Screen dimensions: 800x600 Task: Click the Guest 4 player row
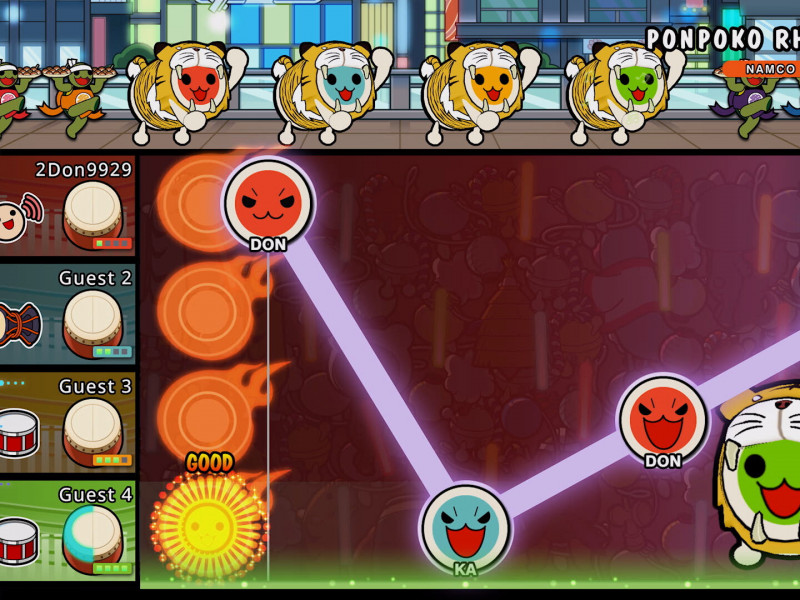(x=67, y=530)
